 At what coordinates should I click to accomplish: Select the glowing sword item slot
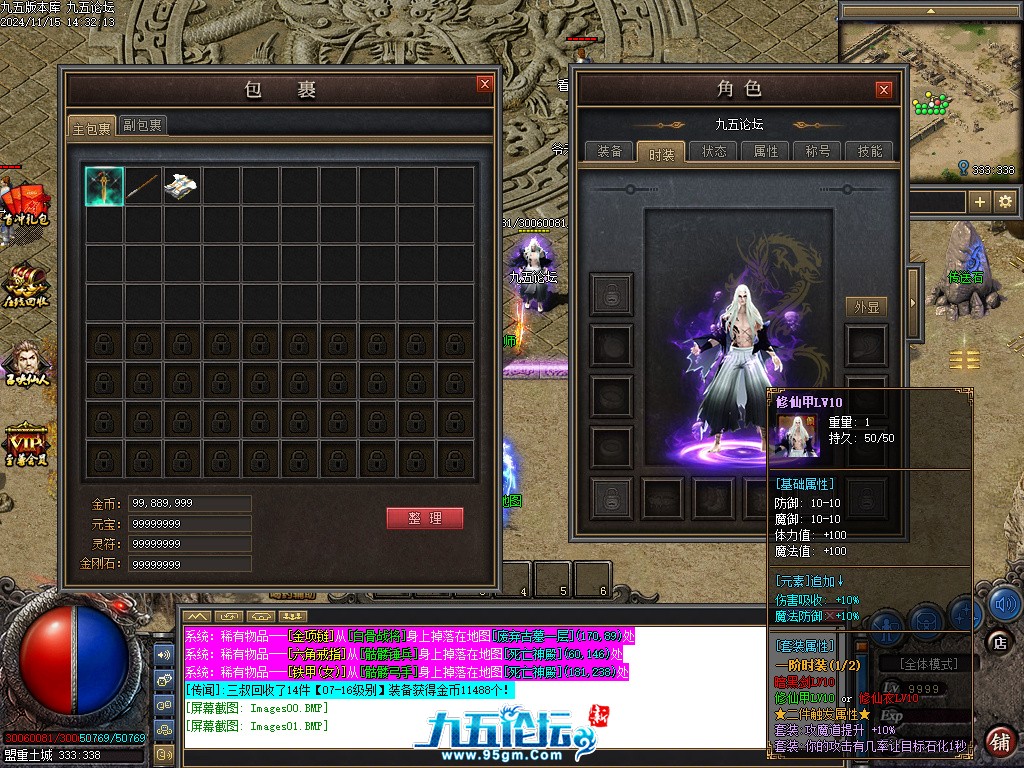pyautogui.click(x=104, y=186)
